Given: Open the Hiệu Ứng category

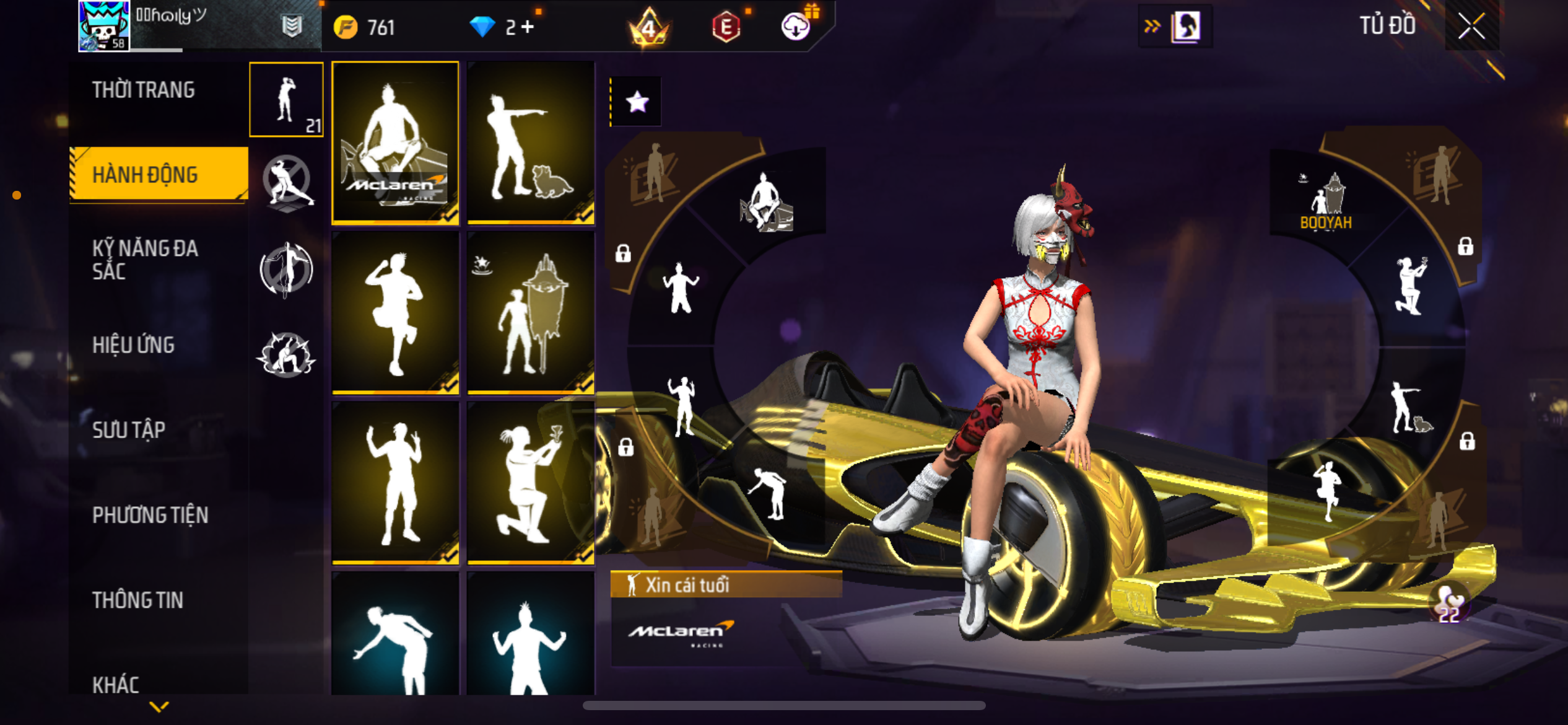Looking at the screenshot, I should pyautogui.click(x=133, y=345).
